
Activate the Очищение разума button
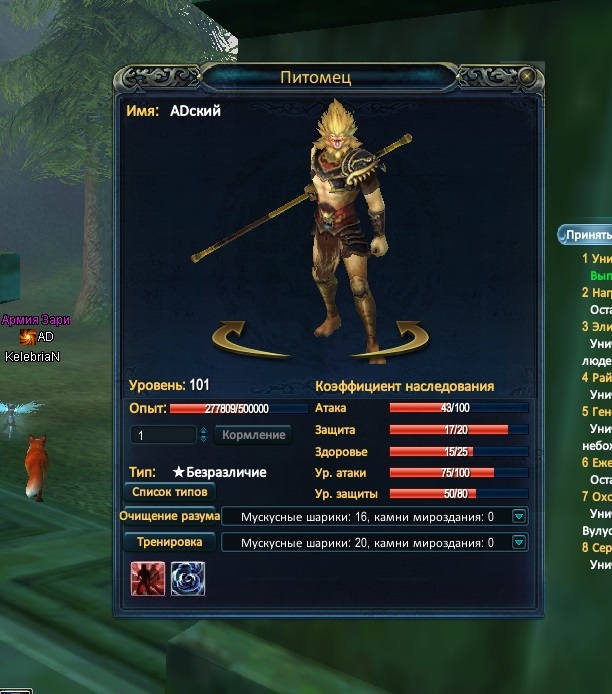point(169,517)
